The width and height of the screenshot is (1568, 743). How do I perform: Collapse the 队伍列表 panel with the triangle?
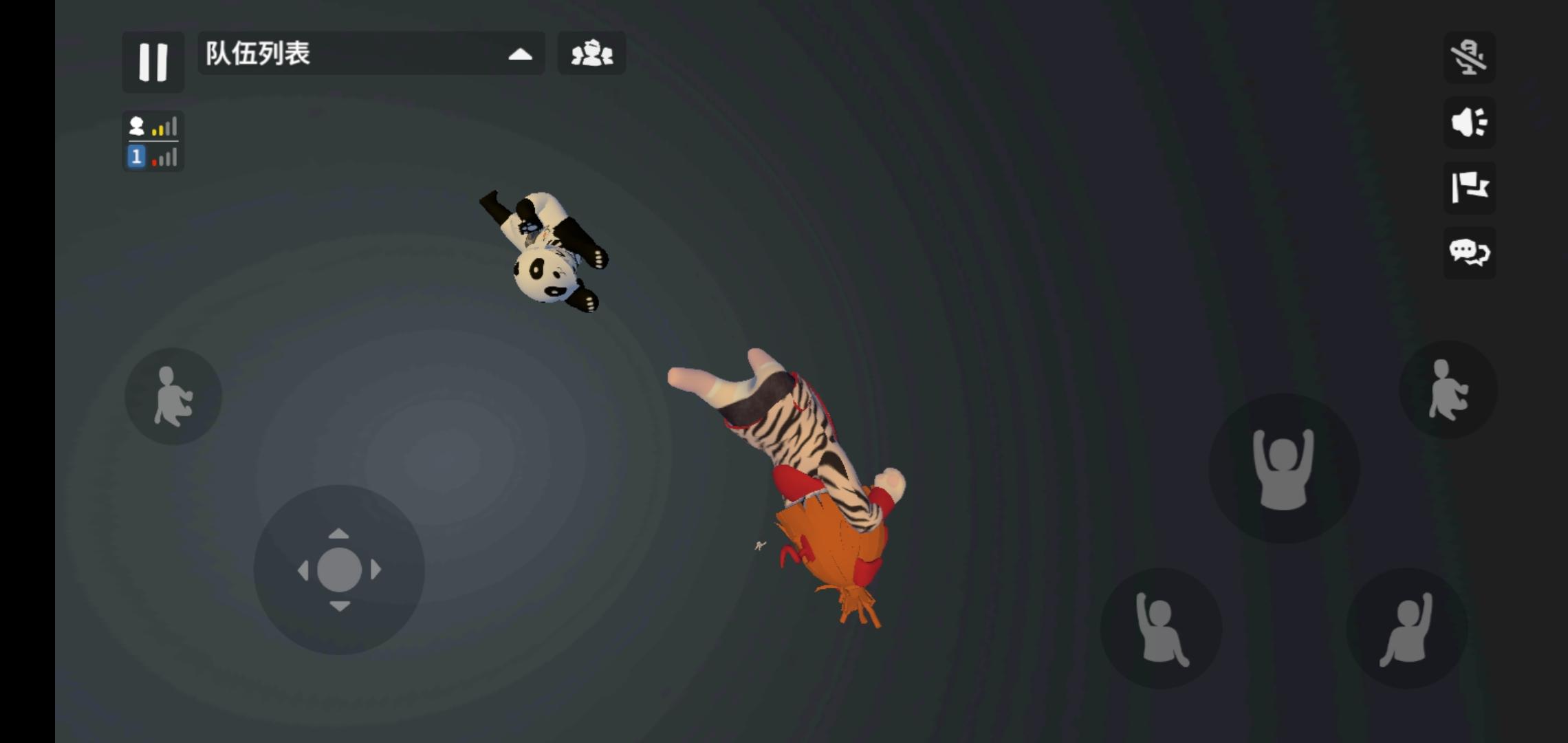pos(521,53)
